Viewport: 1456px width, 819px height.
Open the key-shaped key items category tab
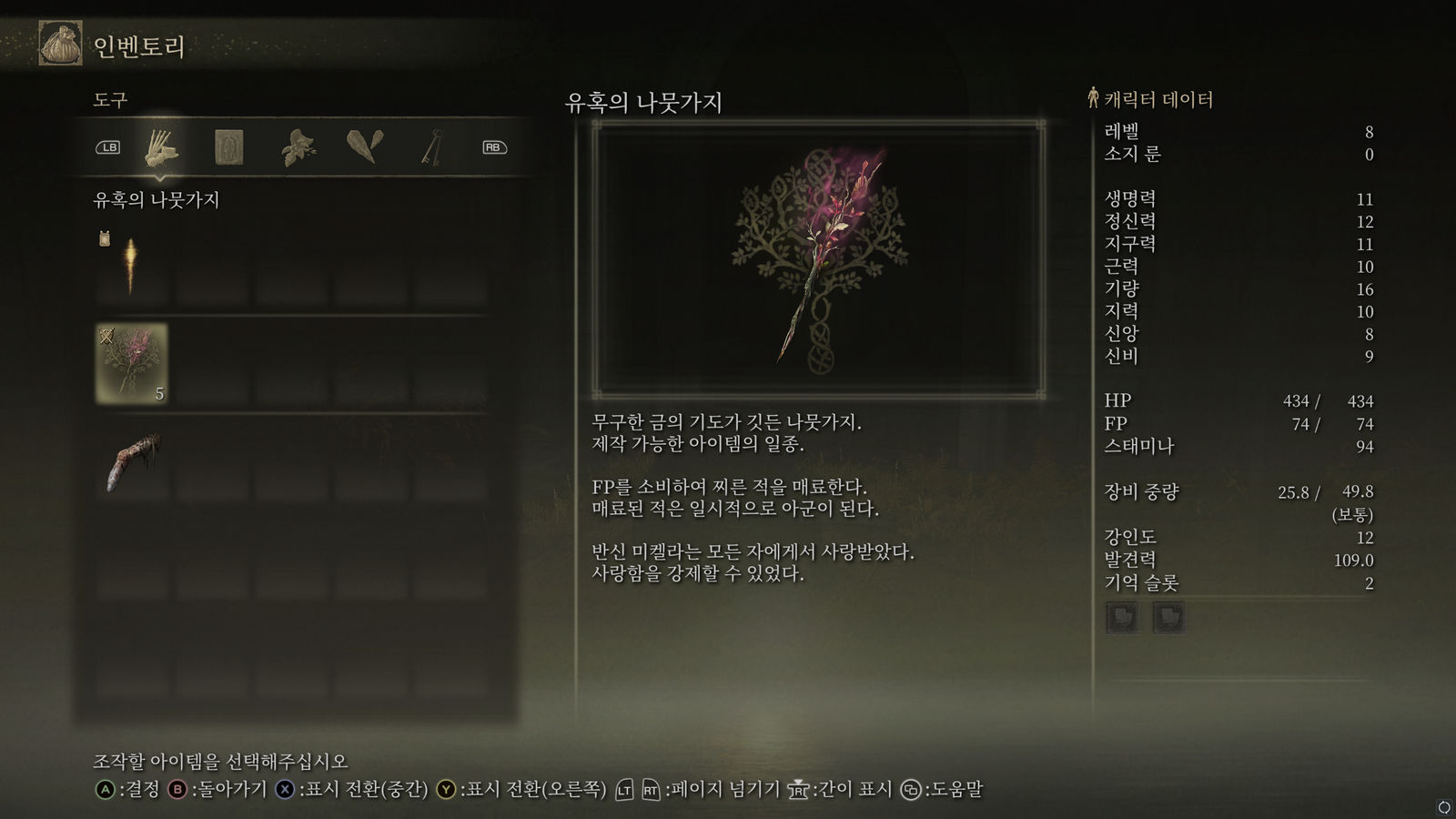[430, 147]
